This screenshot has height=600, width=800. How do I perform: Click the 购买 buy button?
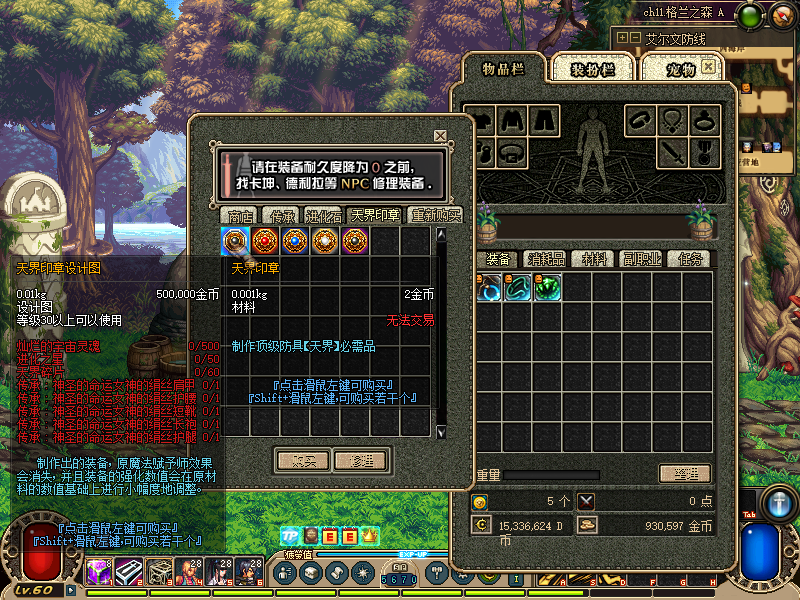click(303, 461)
